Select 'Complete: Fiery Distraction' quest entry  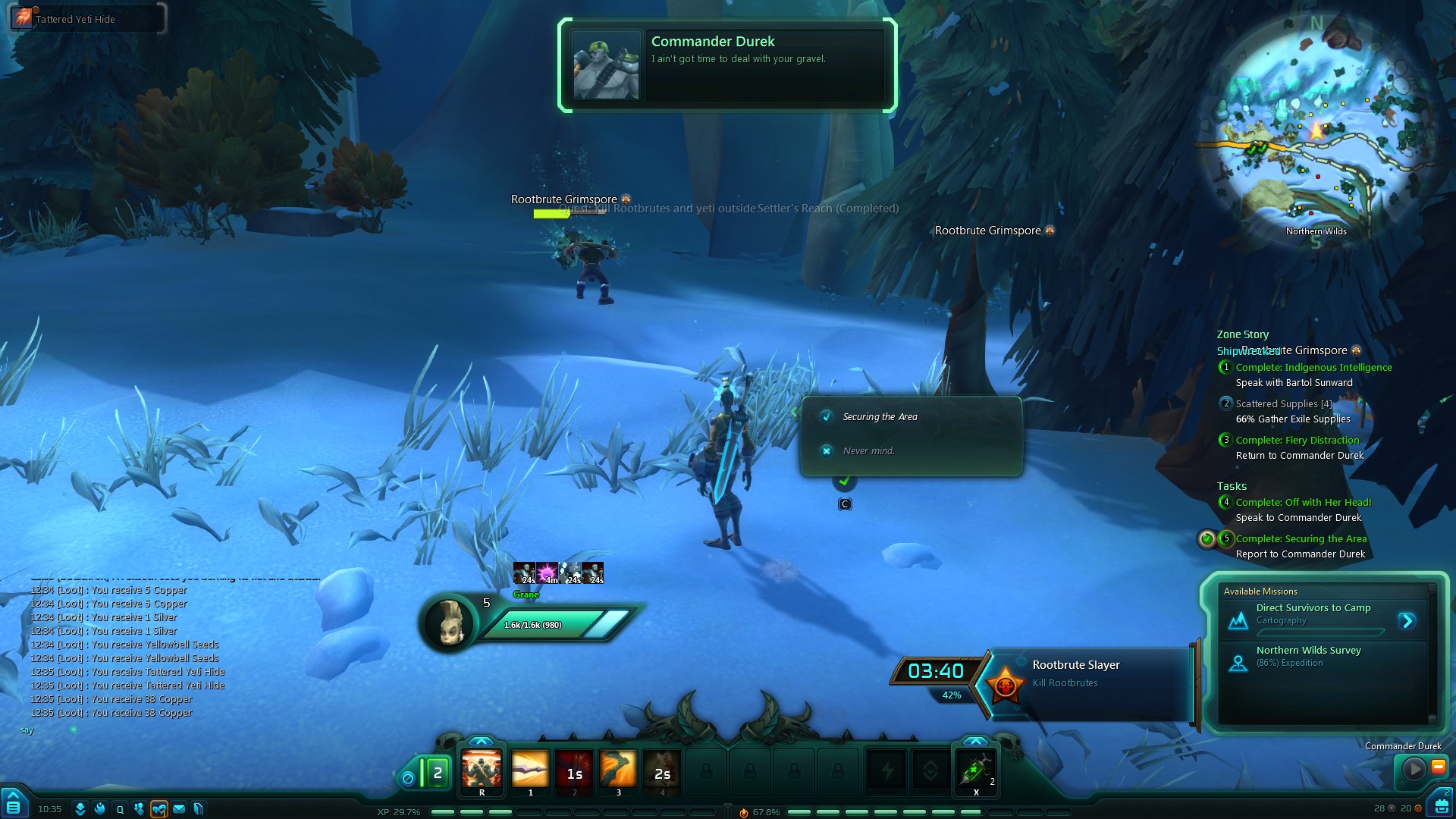1297,441
